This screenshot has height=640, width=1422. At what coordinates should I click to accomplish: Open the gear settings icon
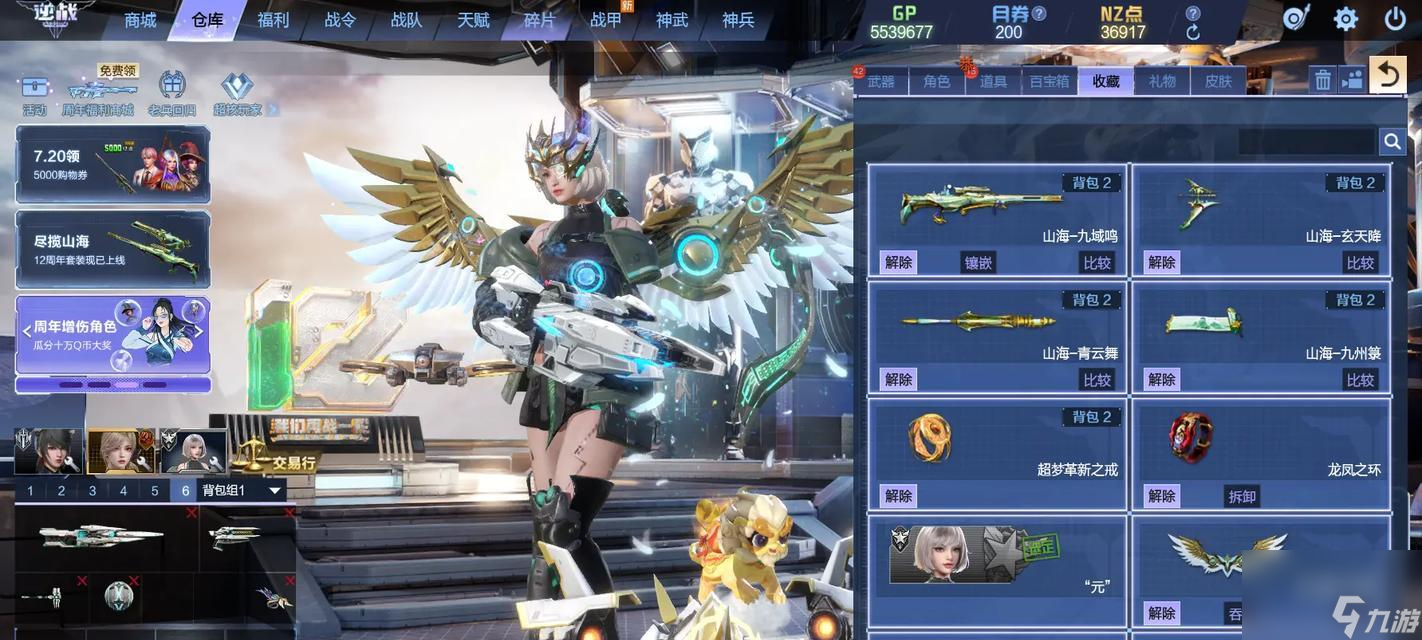(1346, 19)
